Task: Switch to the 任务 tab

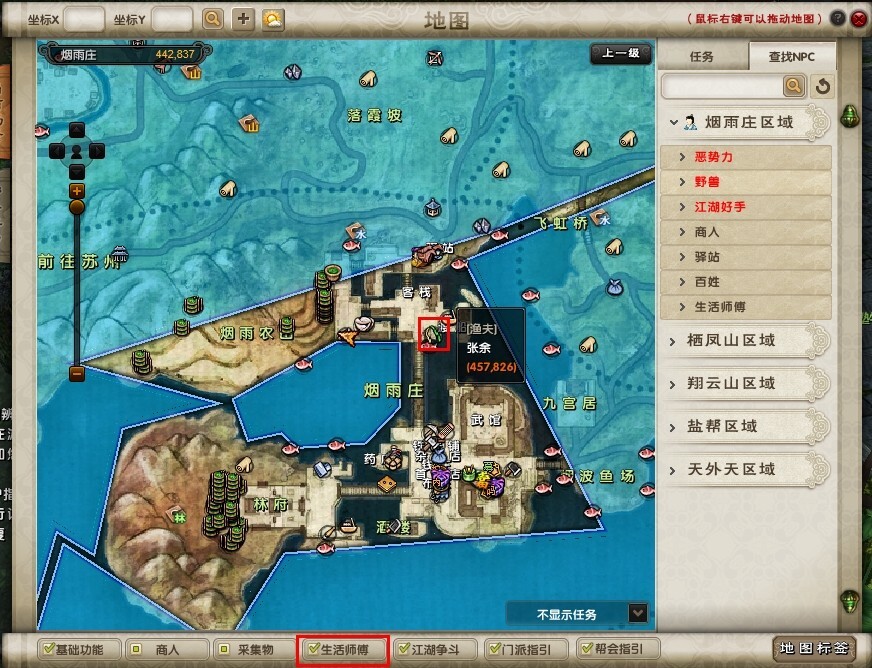Action: [x=702, y=57]
